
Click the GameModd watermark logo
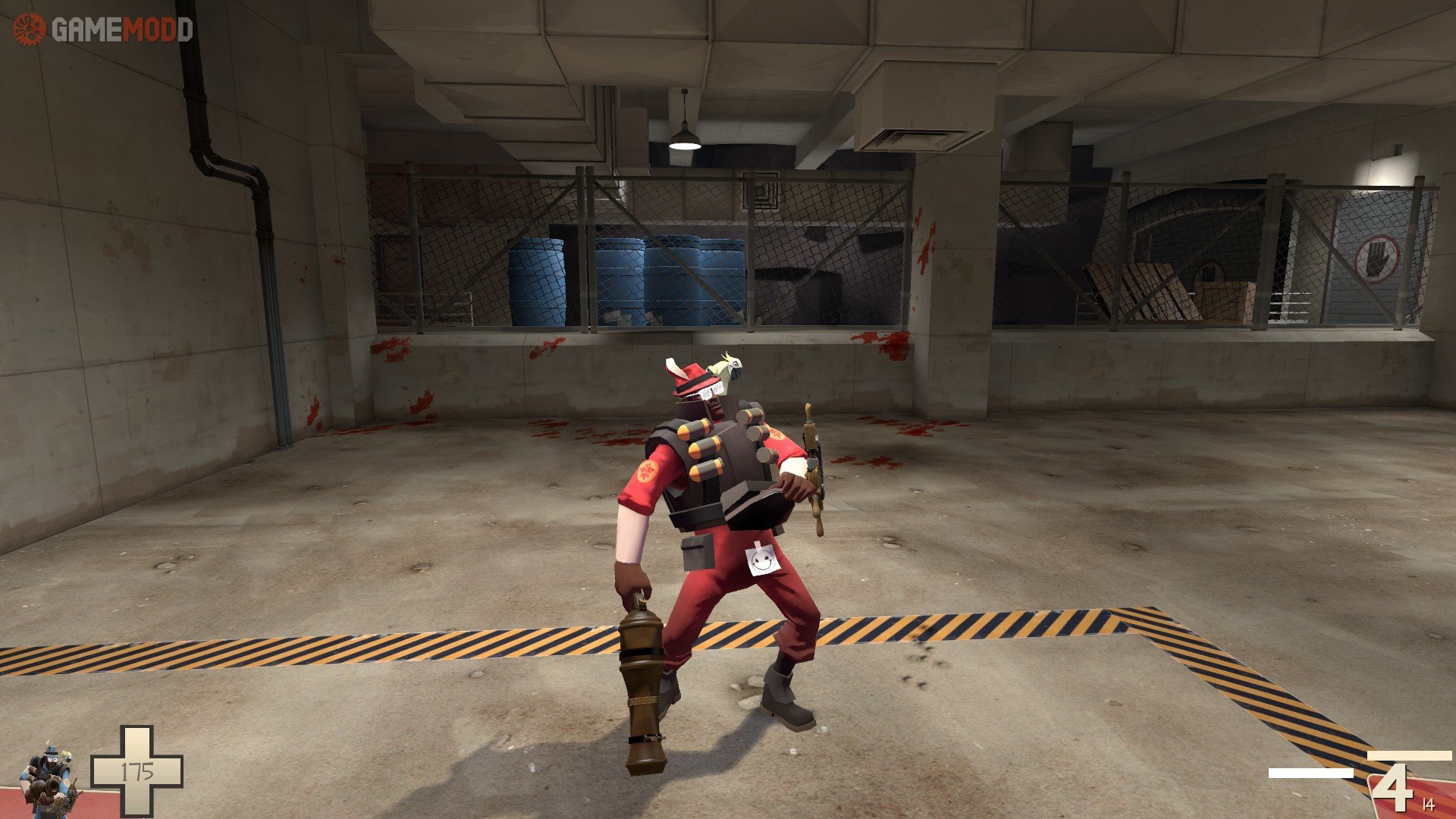103,30
